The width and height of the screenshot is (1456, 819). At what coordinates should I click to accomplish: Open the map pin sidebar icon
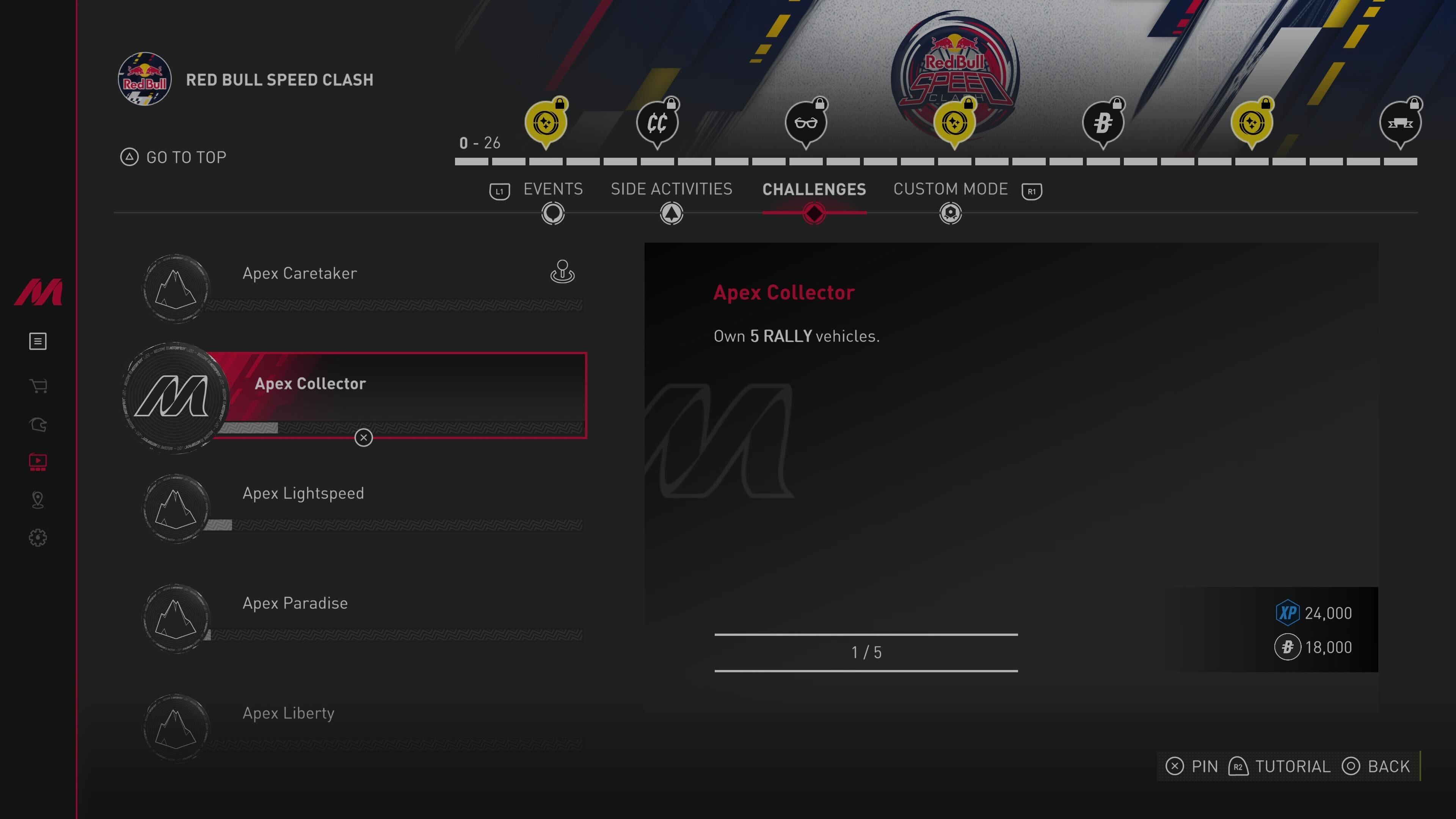tap(38, 500)
